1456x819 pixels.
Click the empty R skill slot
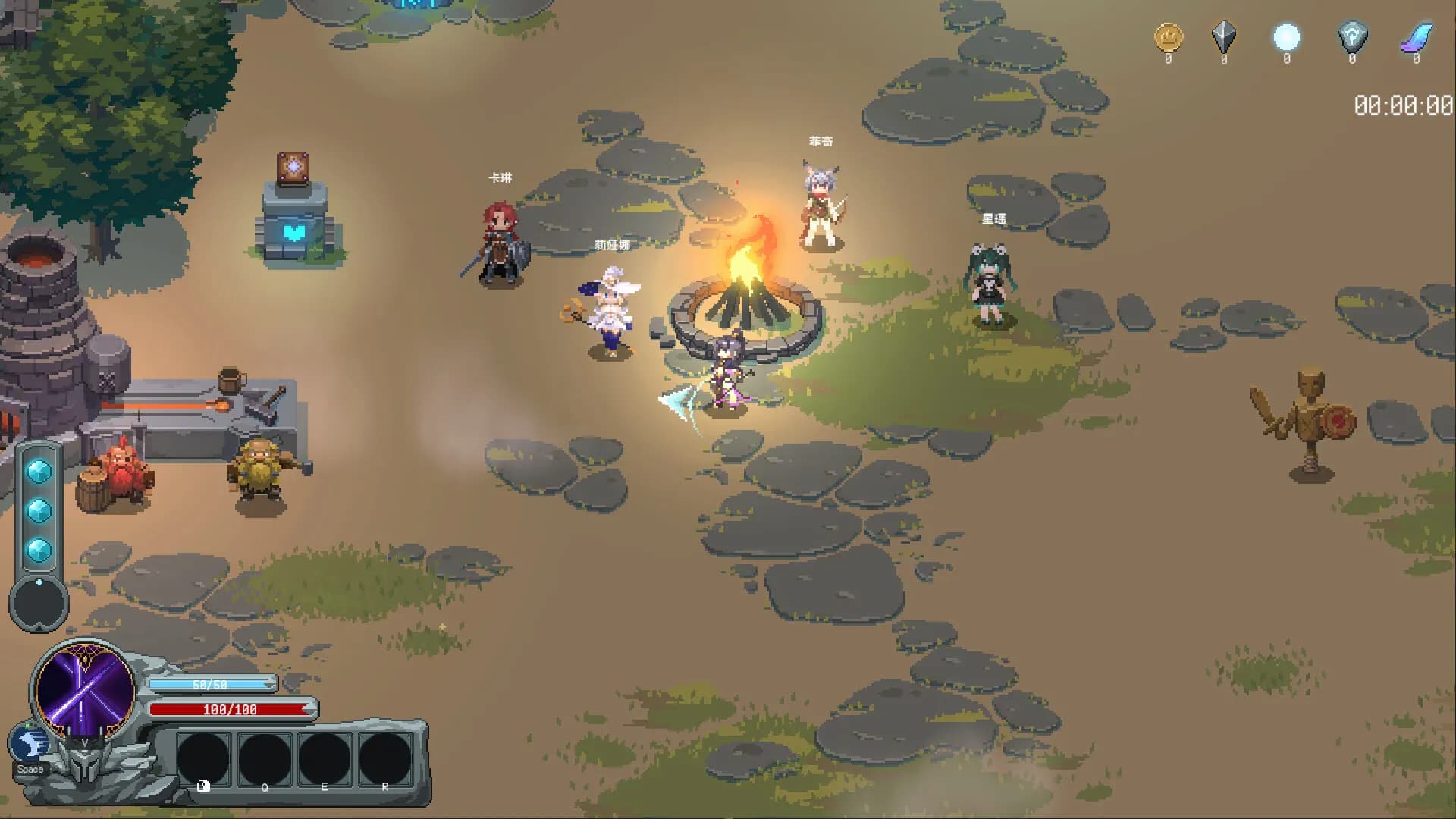385,761
